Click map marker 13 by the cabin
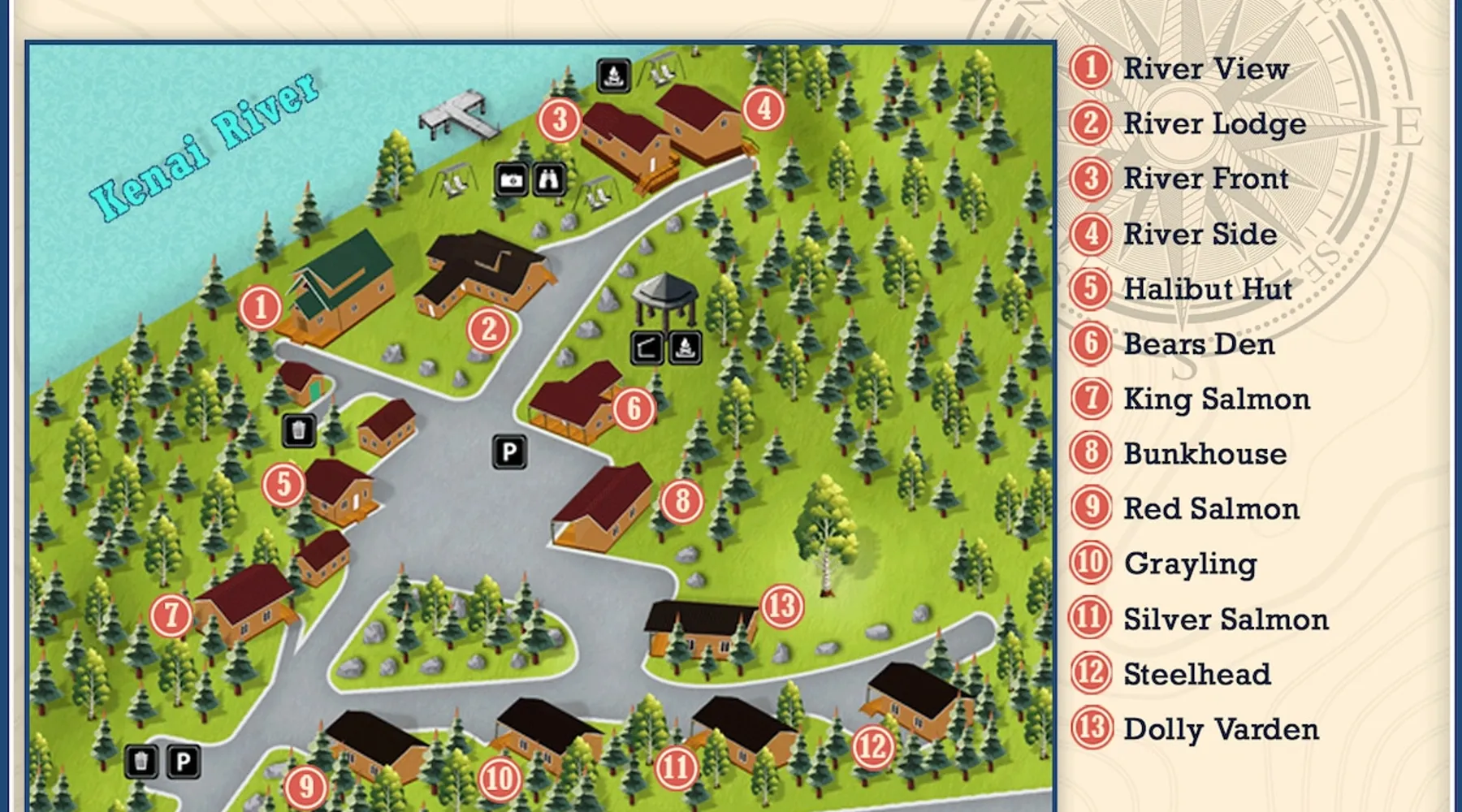The height and width of the screenshot is (812, 1462). [782, 606]
